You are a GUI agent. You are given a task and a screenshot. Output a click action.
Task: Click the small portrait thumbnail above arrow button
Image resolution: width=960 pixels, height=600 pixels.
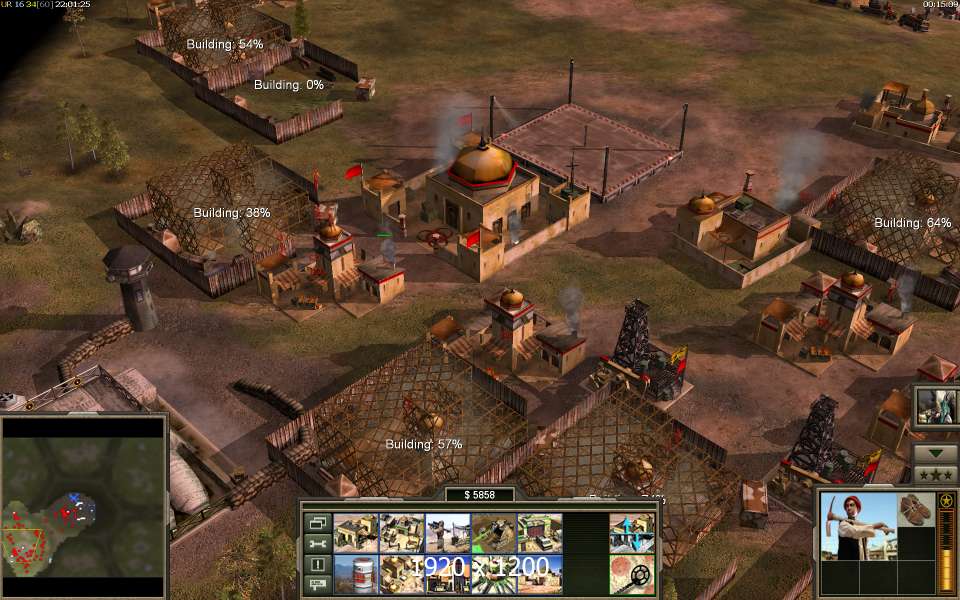(x=935, y=405)
